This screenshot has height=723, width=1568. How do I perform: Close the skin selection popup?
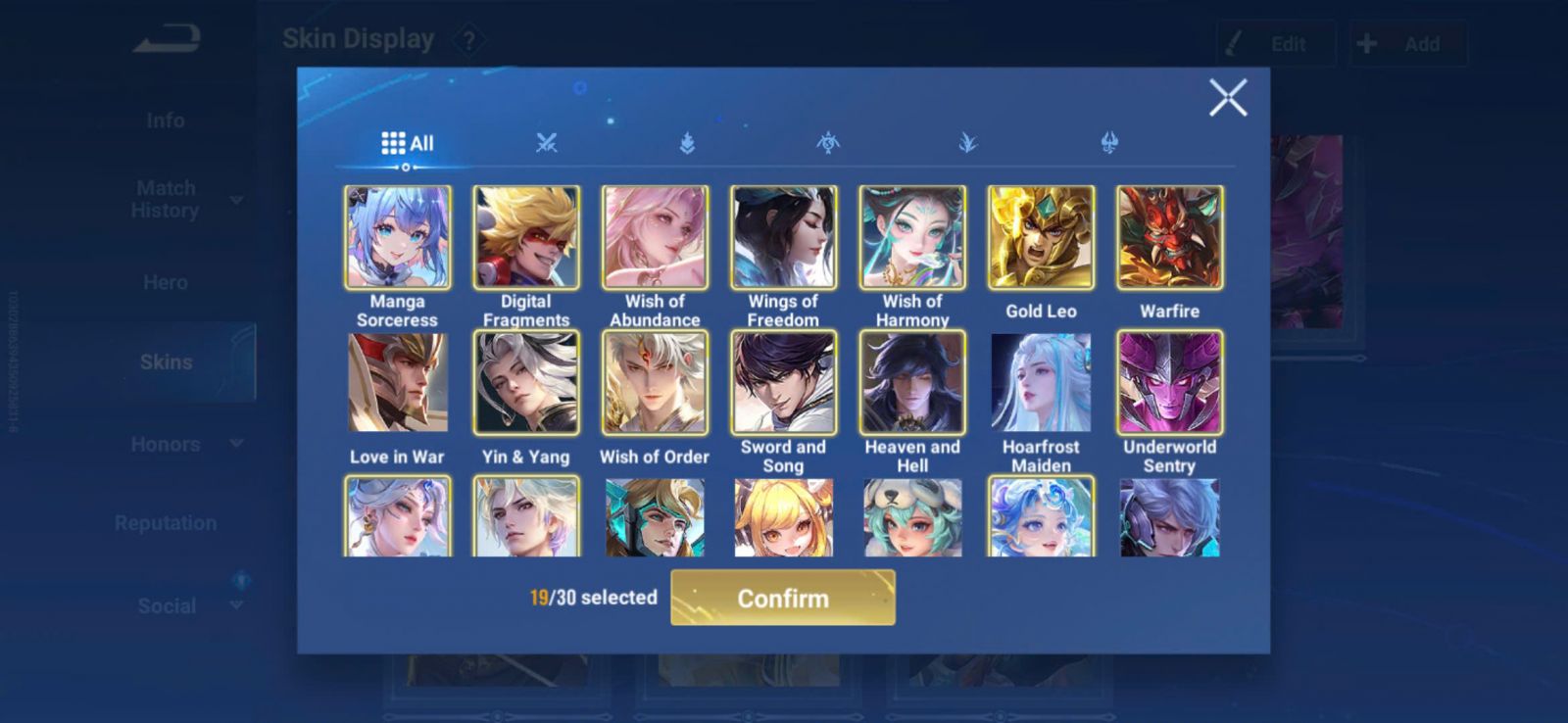tap(1227, 98)
